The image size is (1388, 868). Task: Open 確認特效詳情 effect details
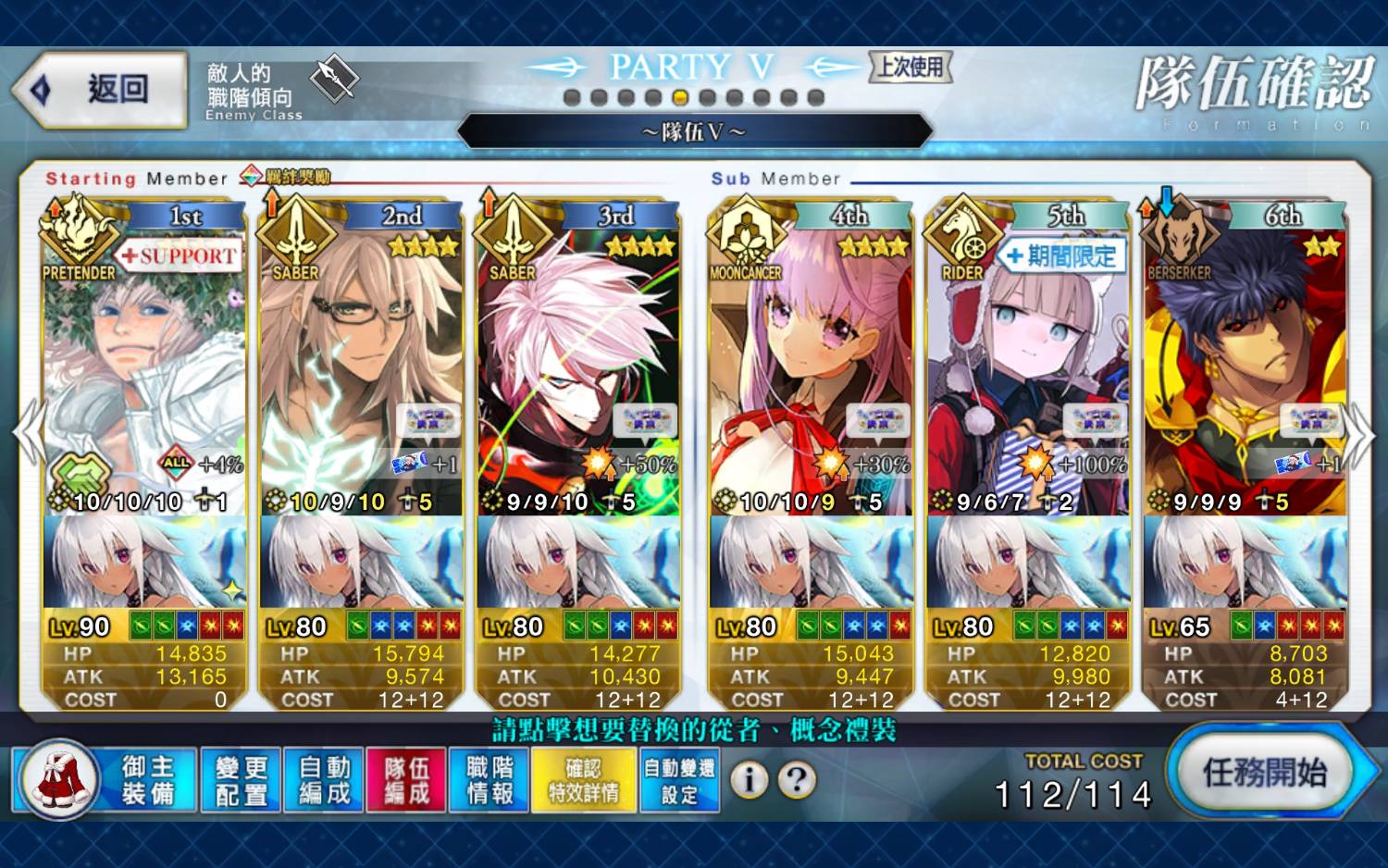click(584, 780)
